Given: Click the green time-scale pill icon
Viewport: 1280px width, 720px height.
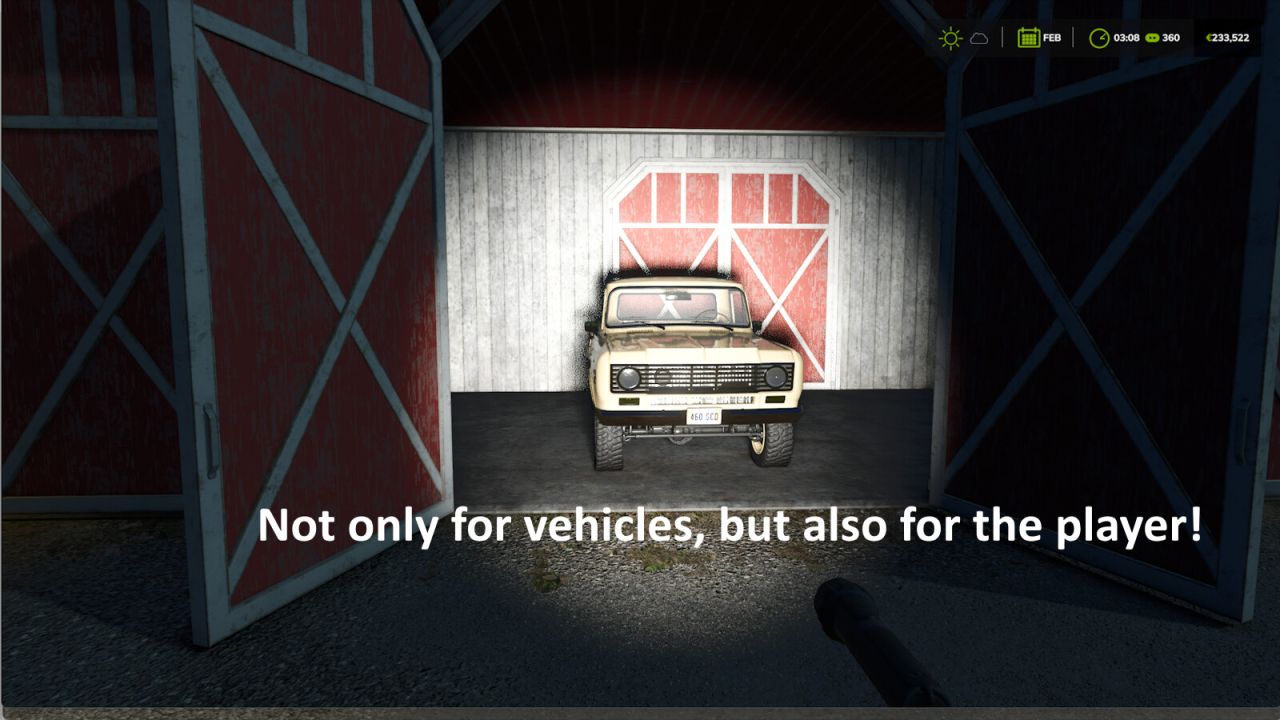Looking at the screenshot, I should coord(1151,38).
